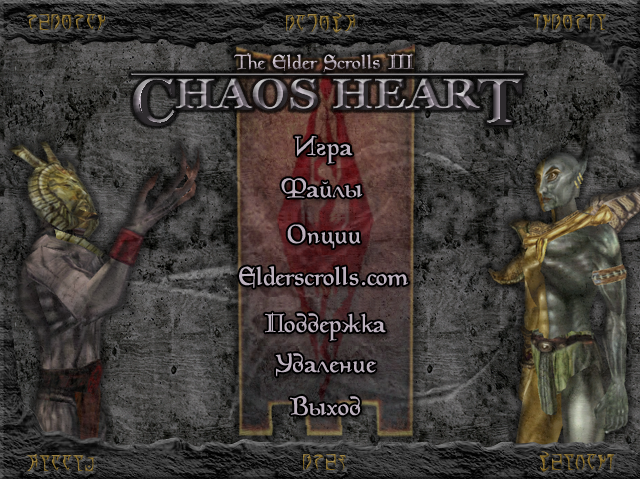This screenshot has height=479, width=640.
Task: Visit the Elderscrolls.com link
Action: 324,277
